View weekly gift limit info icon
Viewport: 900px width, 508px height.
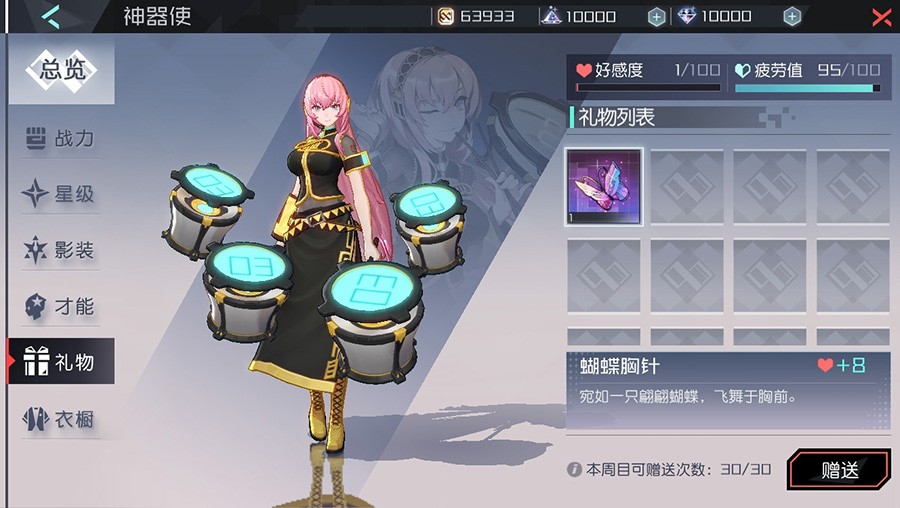[x=574, y=470]
